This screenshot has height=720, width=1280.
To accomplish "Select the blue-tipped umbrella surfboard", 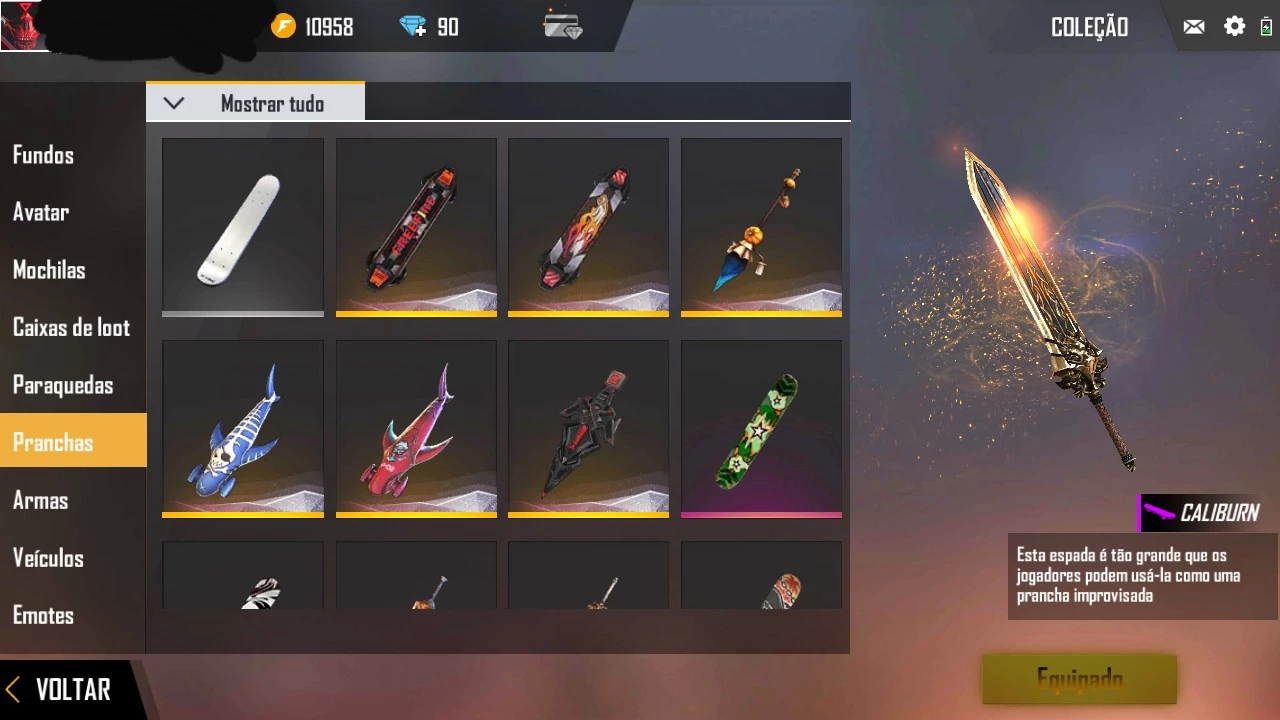I will (x=761, y=227).
